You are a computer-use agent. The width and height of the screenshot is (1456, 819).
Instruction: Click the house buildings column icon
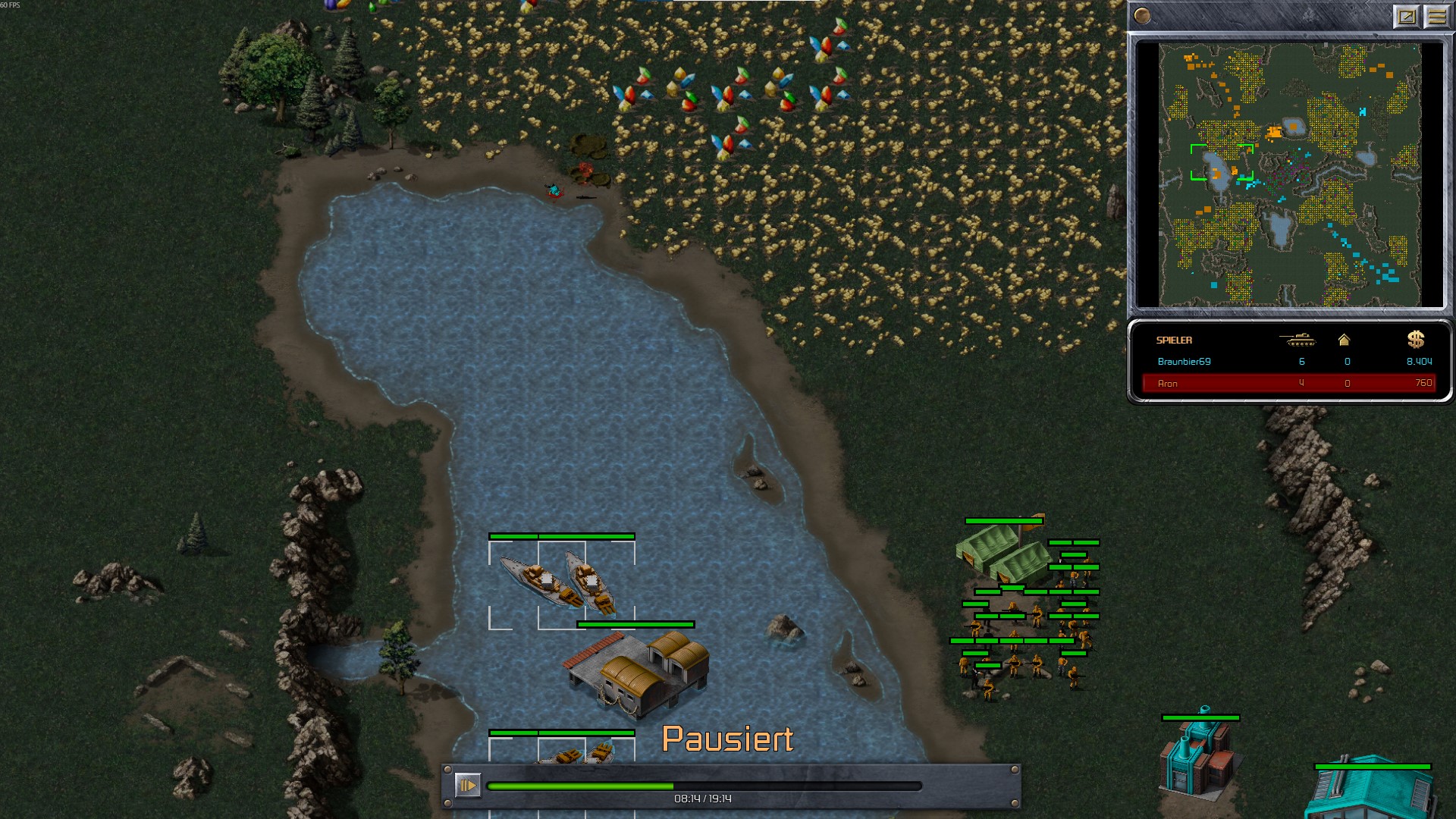[1344, 340]
